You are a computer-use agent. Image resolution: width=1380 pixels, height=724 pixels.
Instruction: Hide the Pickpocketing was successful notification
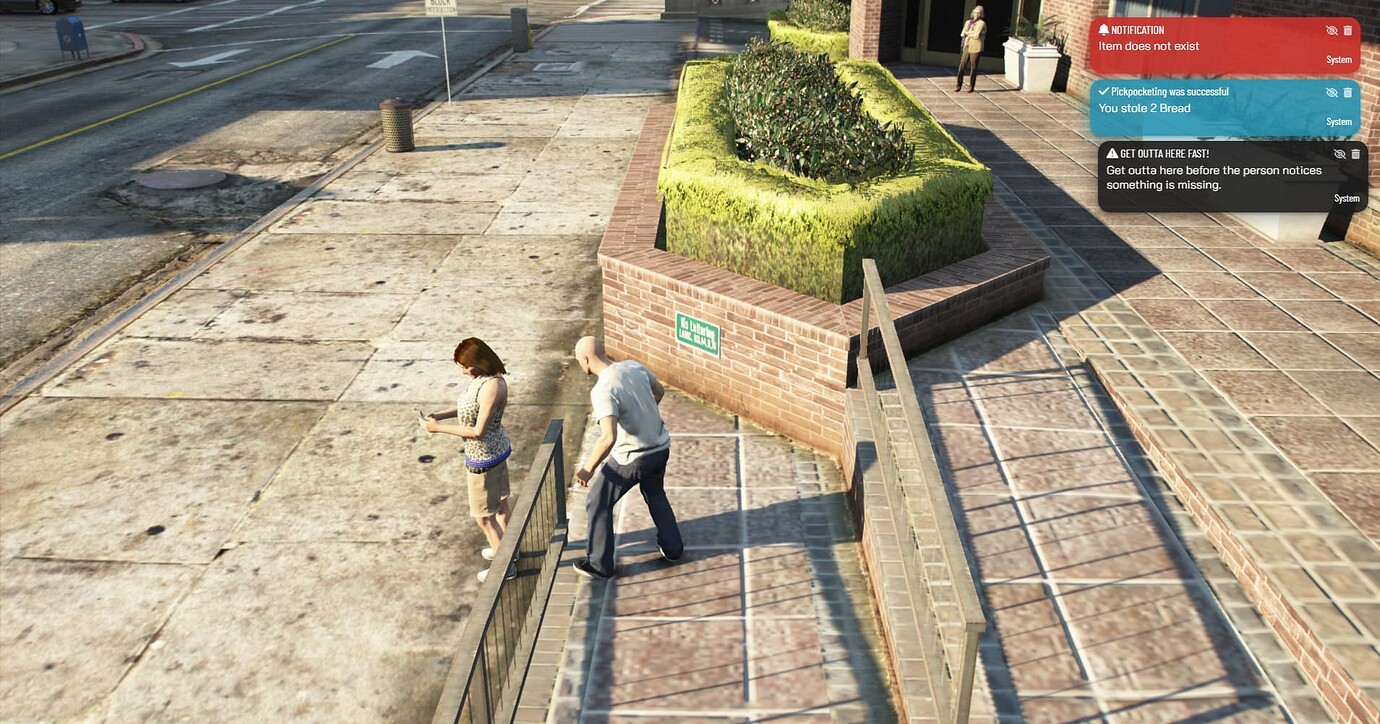pos(1331,92)
